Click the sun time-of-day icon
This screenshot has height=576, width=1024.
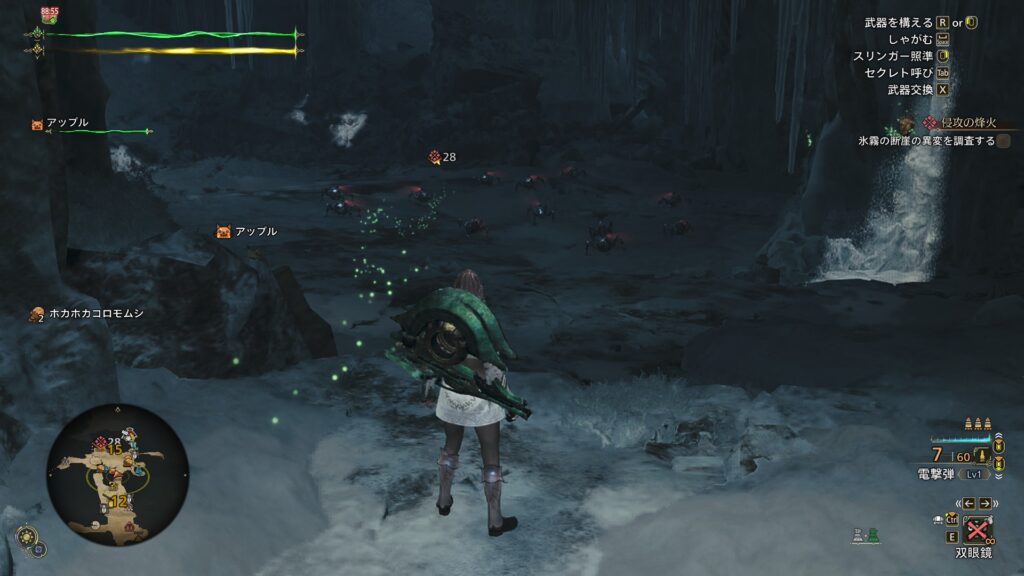tap(28, 535)
